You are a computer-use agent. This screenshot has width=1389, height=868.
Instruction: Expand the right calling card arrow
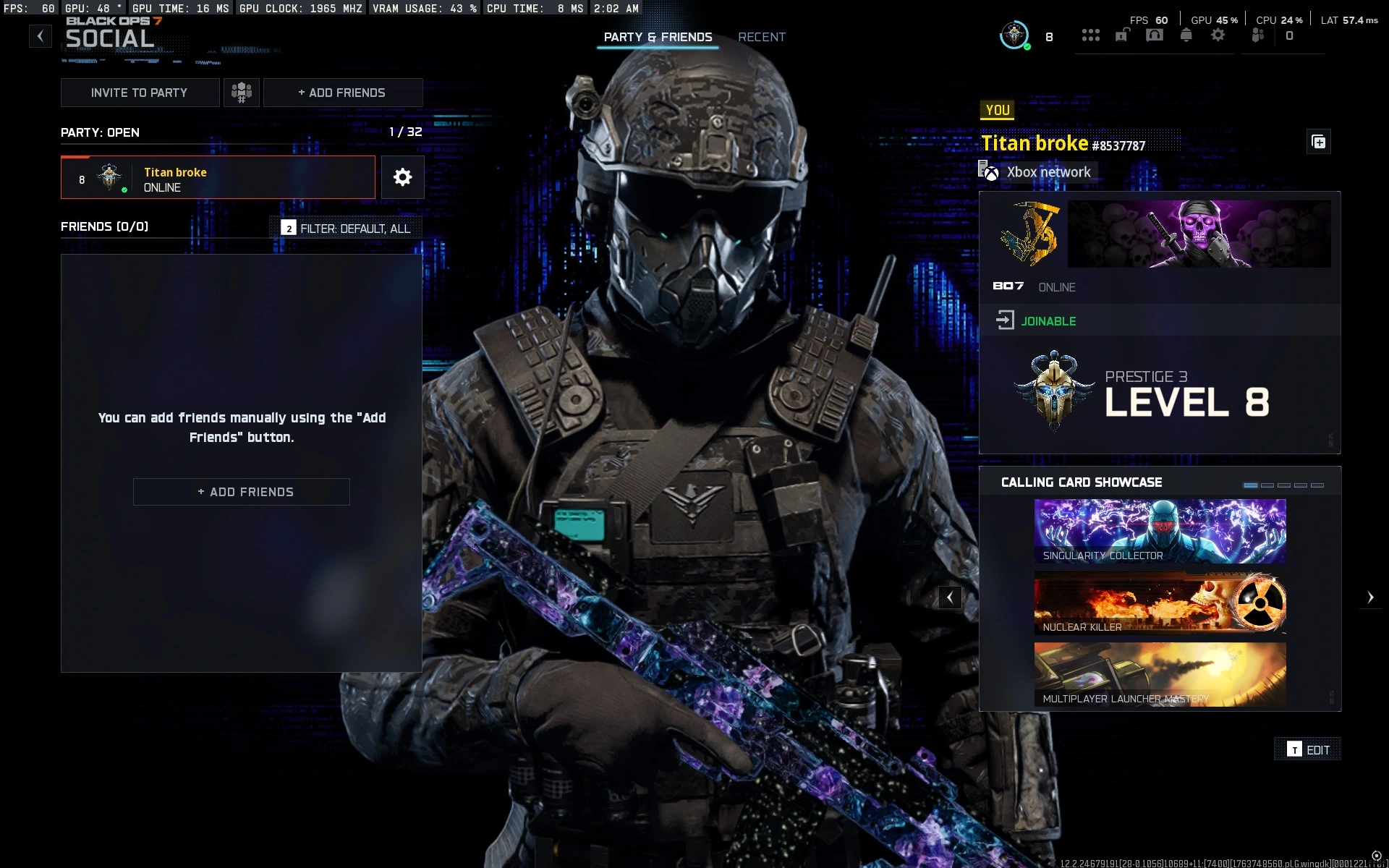pyautogui.click(x=1370, y=597)
